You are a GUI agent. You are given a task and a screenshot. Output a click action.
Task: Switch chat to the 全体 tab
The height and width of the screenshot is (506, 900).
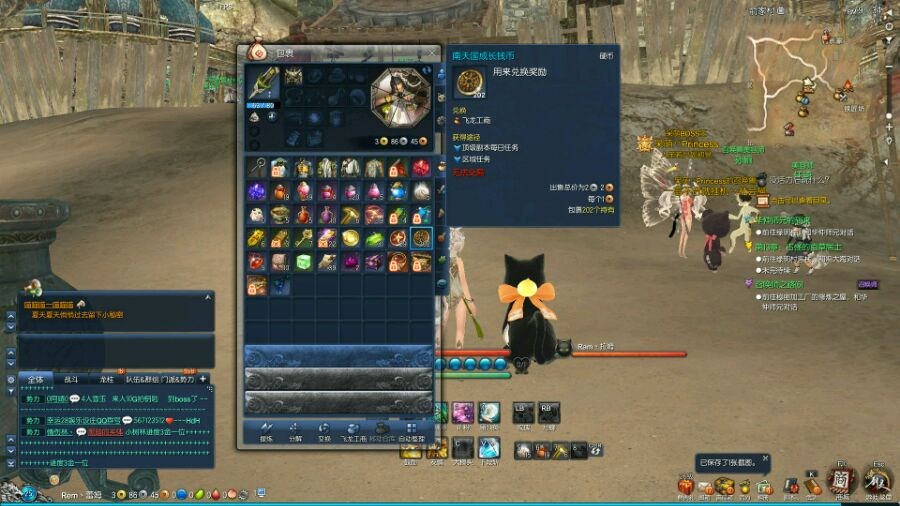click(36, 379)
